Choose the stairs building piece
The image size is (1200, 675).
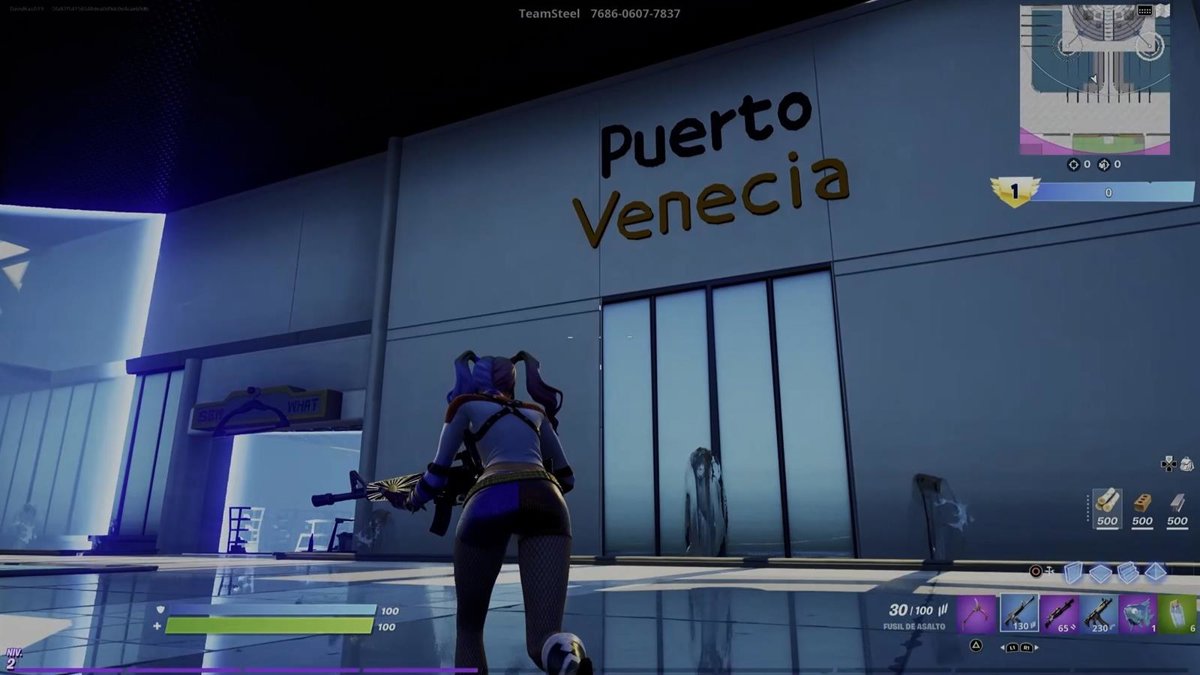tap(1128, 572)
